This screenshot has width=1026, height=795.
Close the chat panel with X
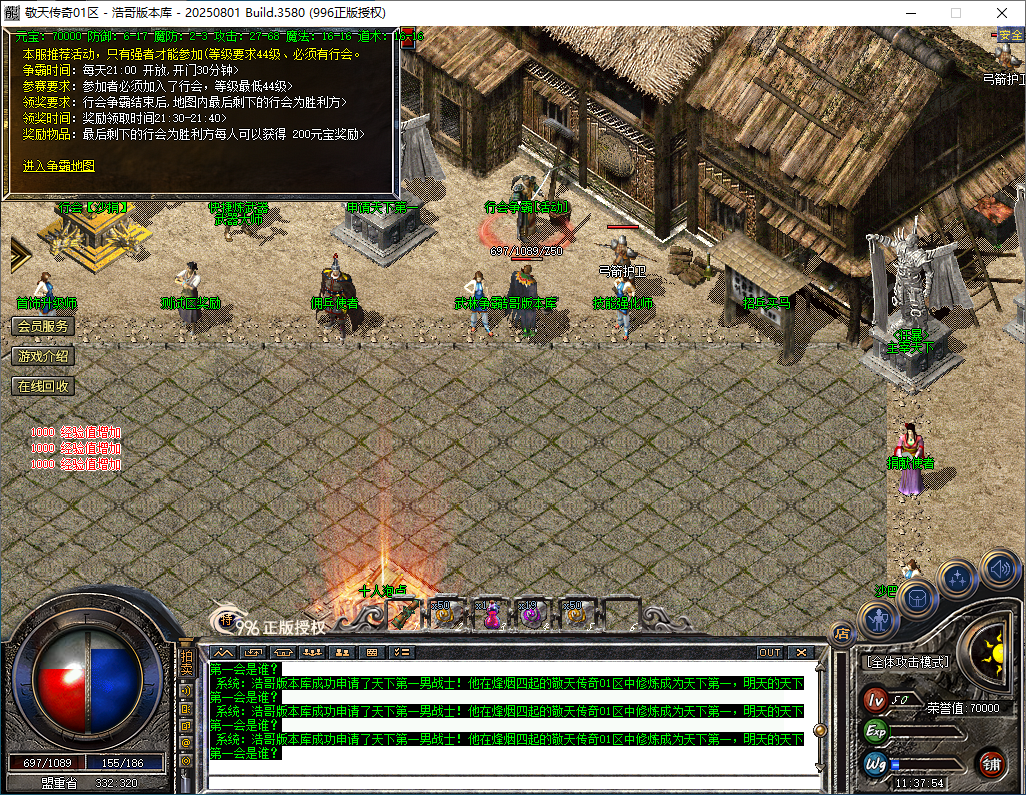tap(801, 652)
